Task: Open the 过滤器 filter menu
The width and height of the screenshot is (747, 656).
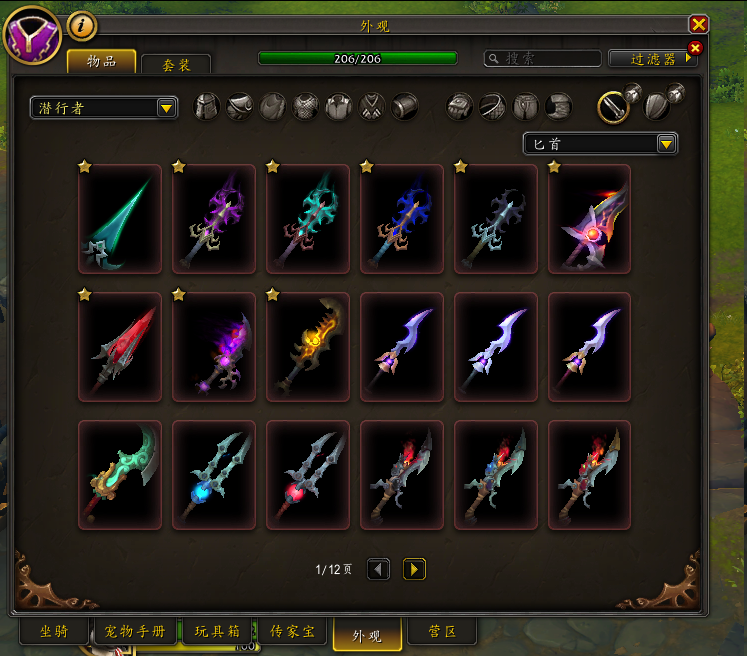Action: coord(650,59)
